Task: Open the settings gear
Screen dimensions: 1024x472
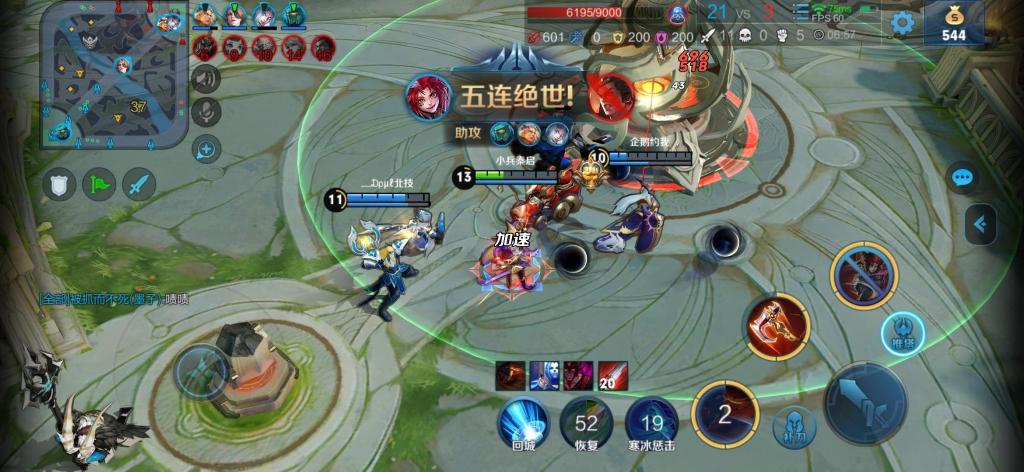Action: 903,23
